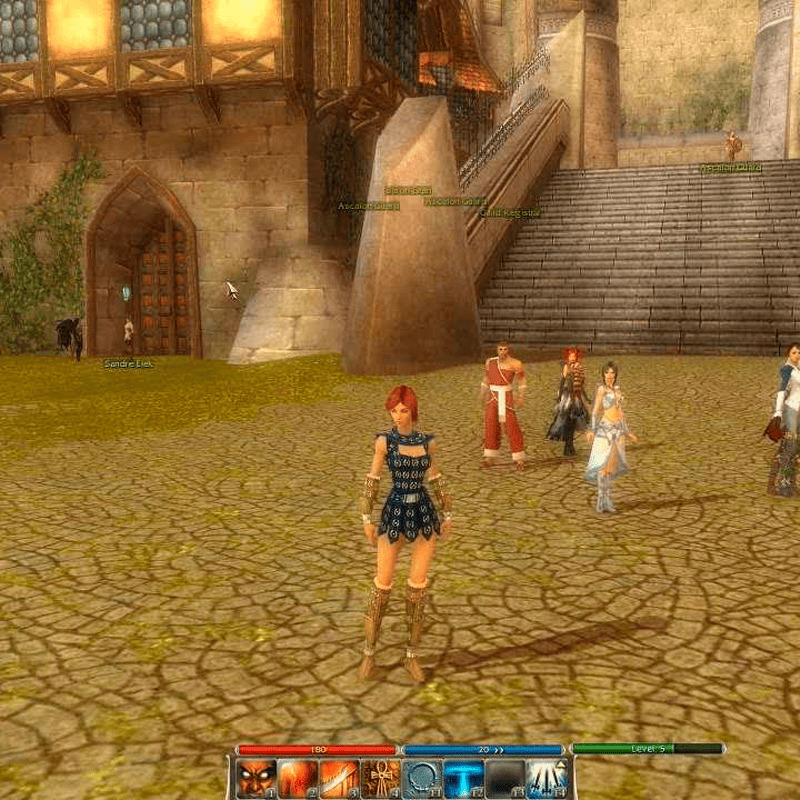Activate the ankh resurrection signet

(380, 779)
